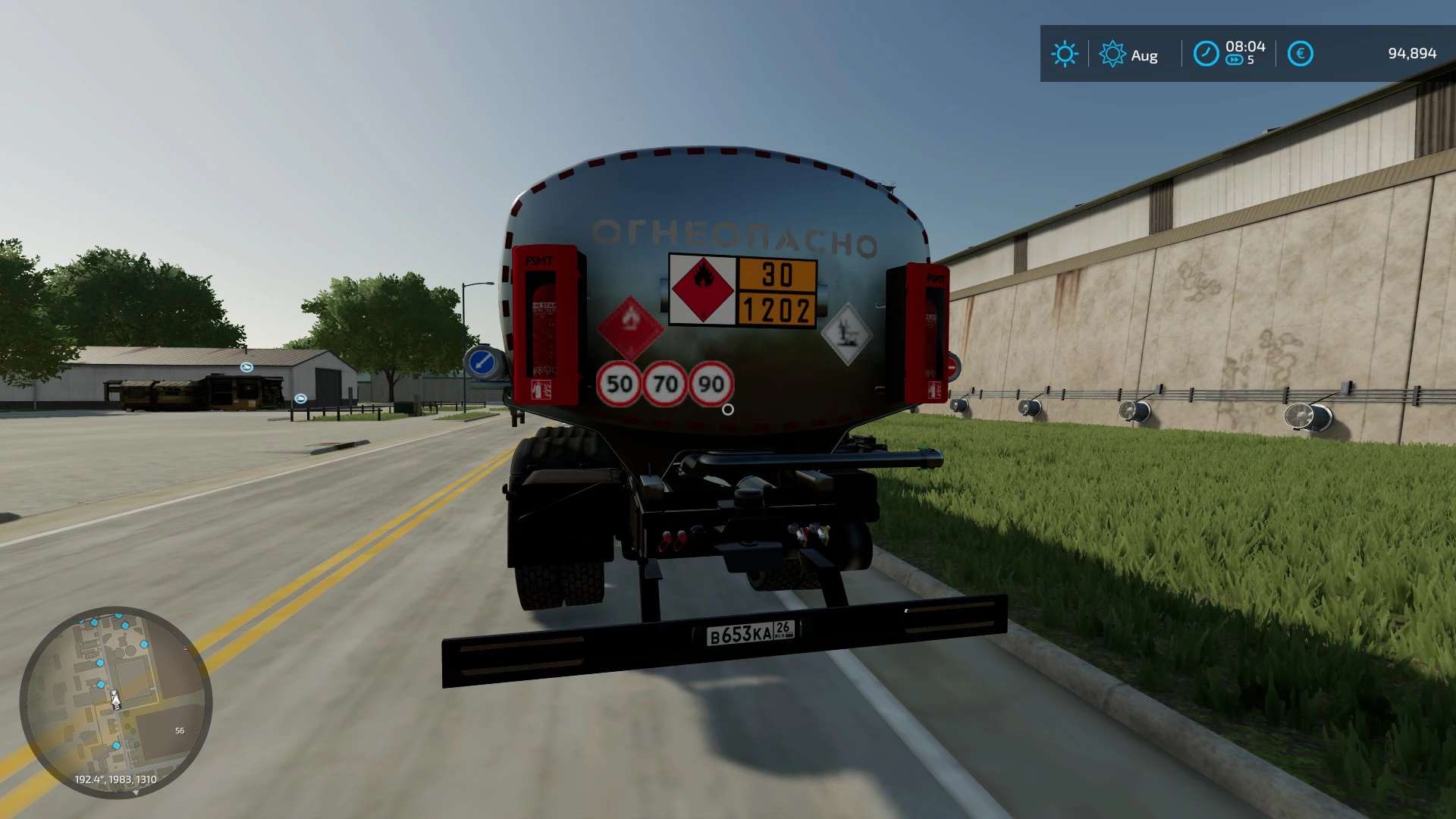
Task: Click the current weather sun icon
Action: [1065, 54]
